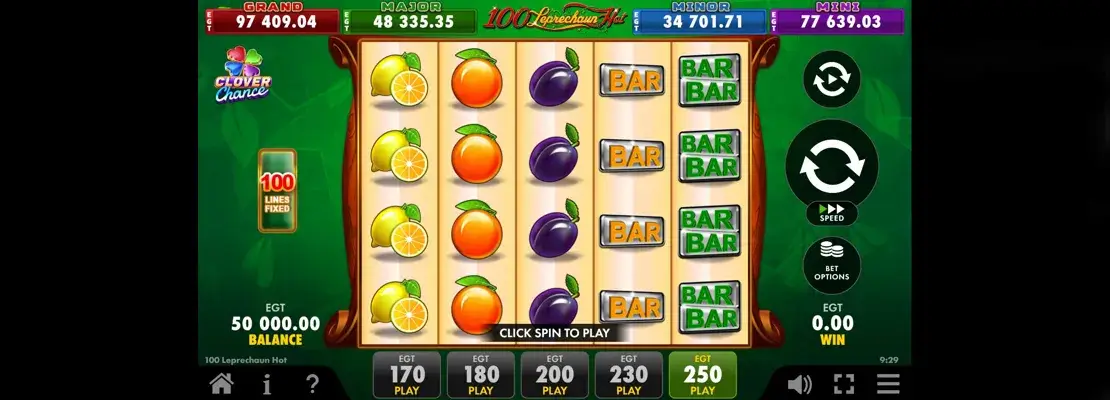The width and height of the screenshot is (1110, 400).
Task: Open the Clover Chance feature
Action: 241,75
